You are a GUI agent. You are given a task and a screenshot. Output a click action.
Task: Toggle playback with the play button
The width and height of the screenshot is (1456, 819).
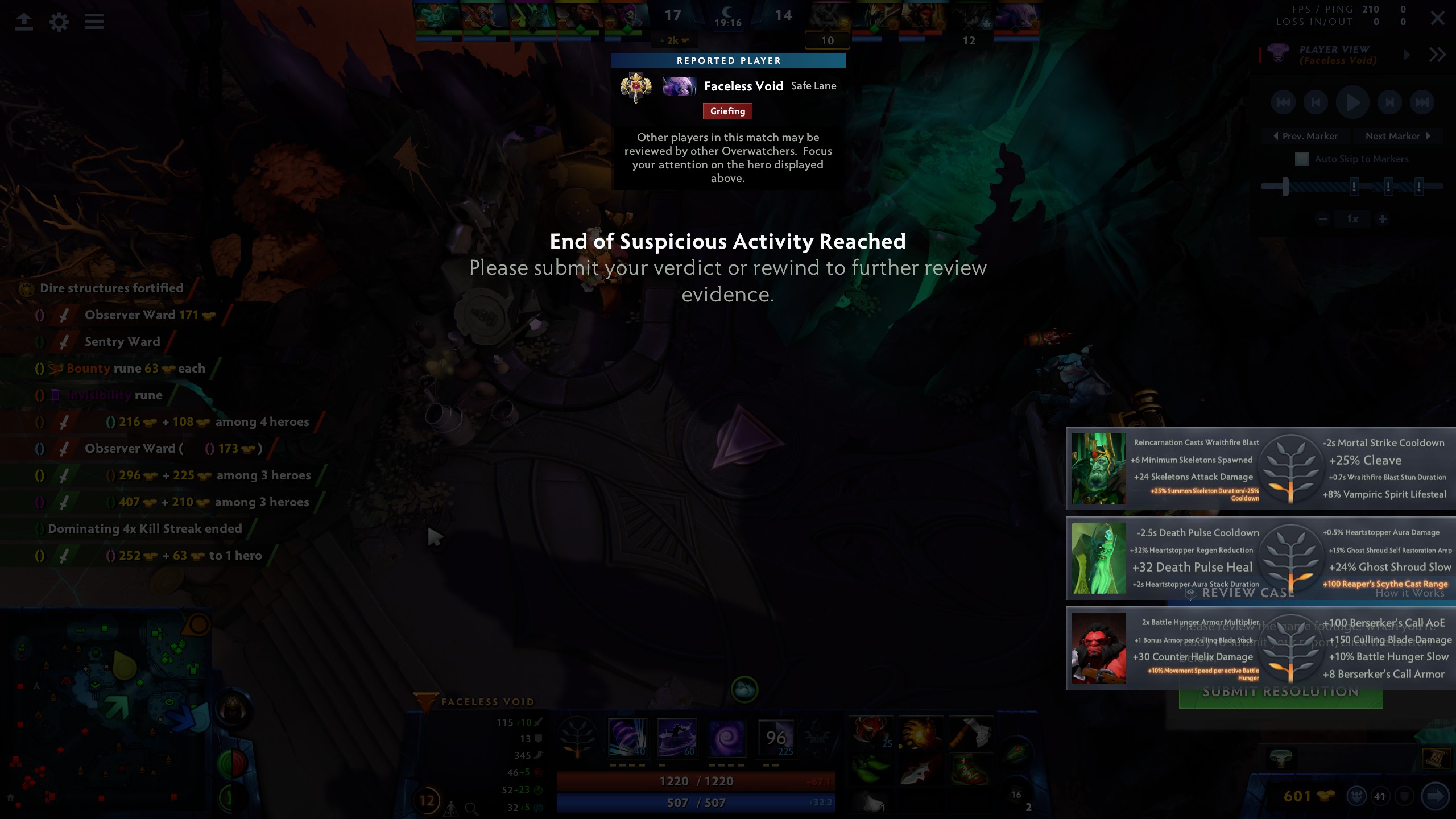pyautogui.click(x=1352, y=102)
